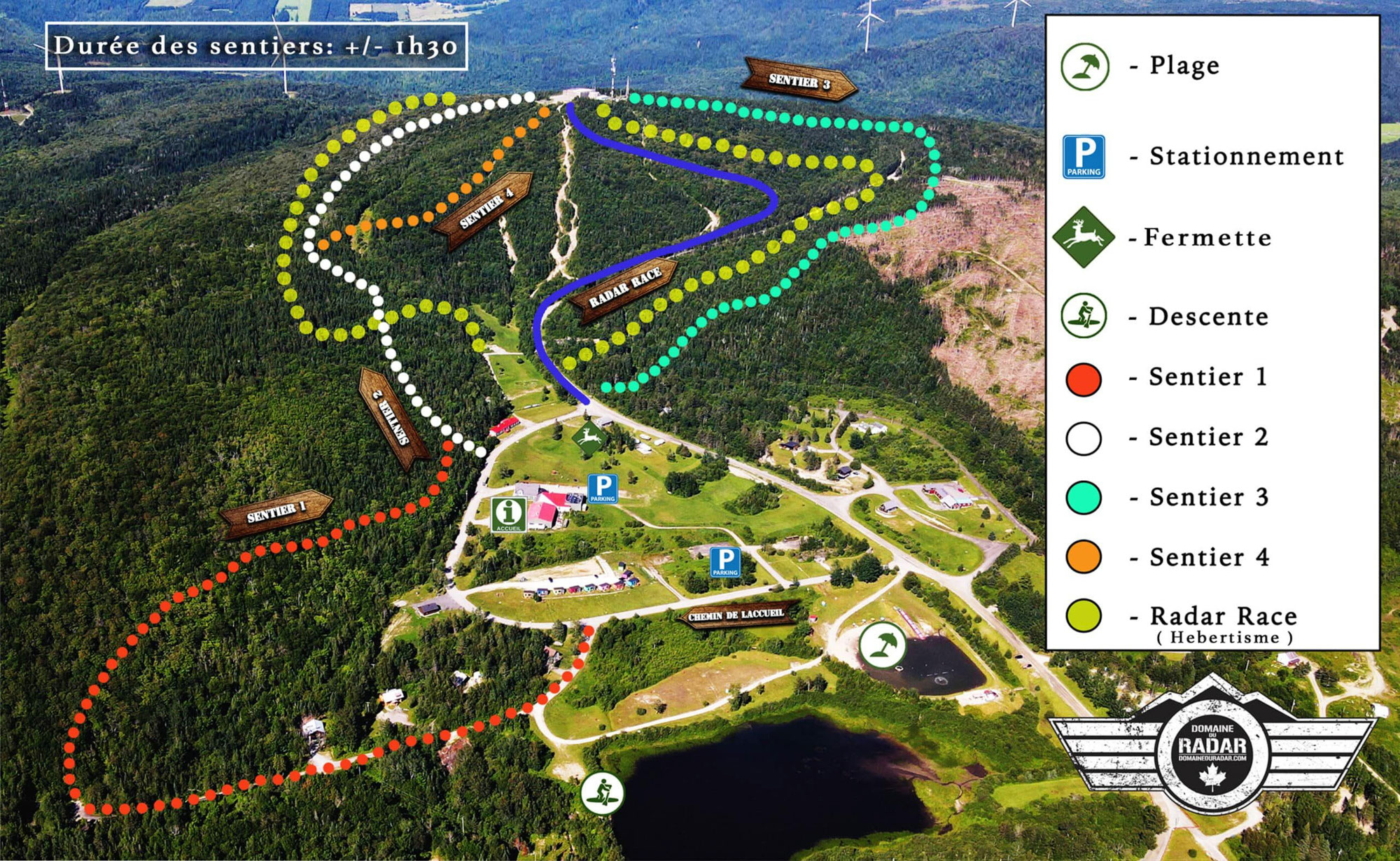The height and width of the screenshot is (861, 1400).
Task: Select the yellow Radar Race legend dot
Action: (1084, 616)
